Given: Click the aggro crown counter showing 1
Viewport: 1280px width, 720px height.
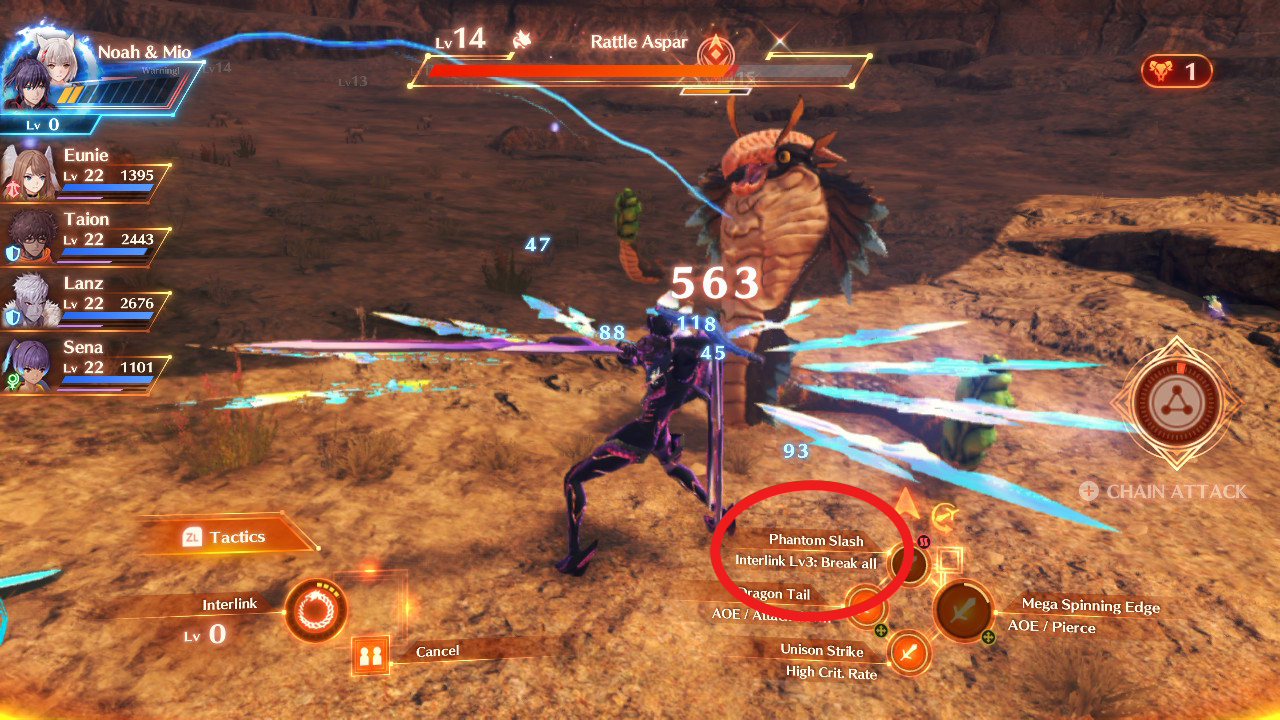Looking at the screenshot, I should pyautogui.click(x=1180, y=71).
